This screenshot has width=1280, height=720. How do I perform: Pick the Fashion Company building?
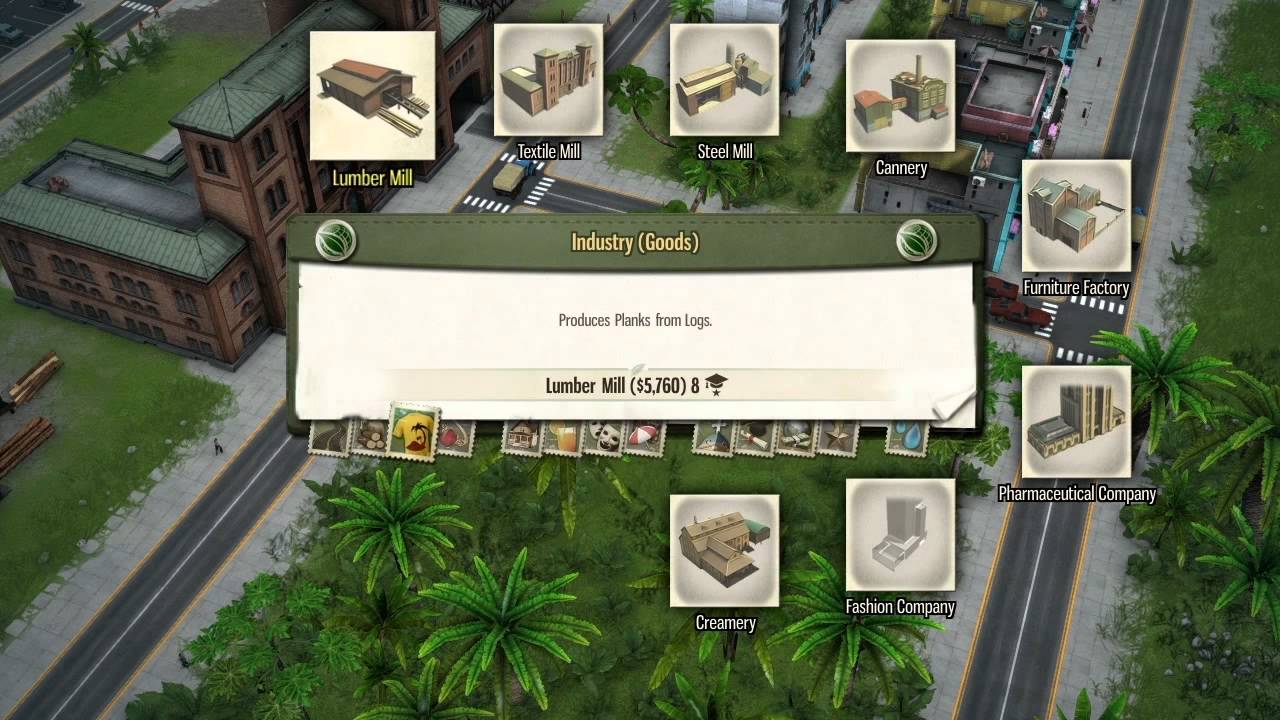pyautogui.click(x=900, y=536)
